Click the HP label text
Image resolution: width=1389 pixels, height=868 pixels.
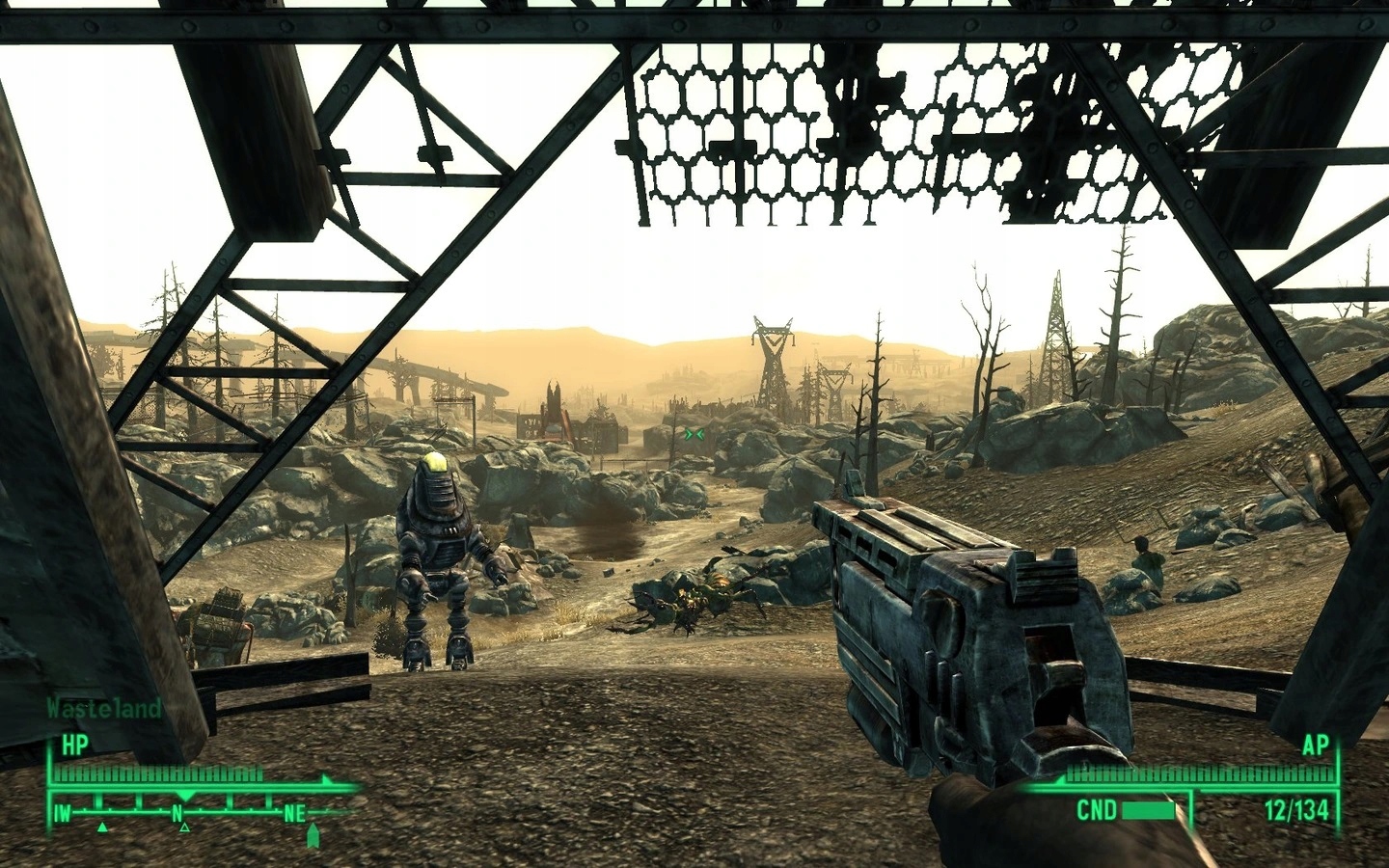tap(74, 744)
